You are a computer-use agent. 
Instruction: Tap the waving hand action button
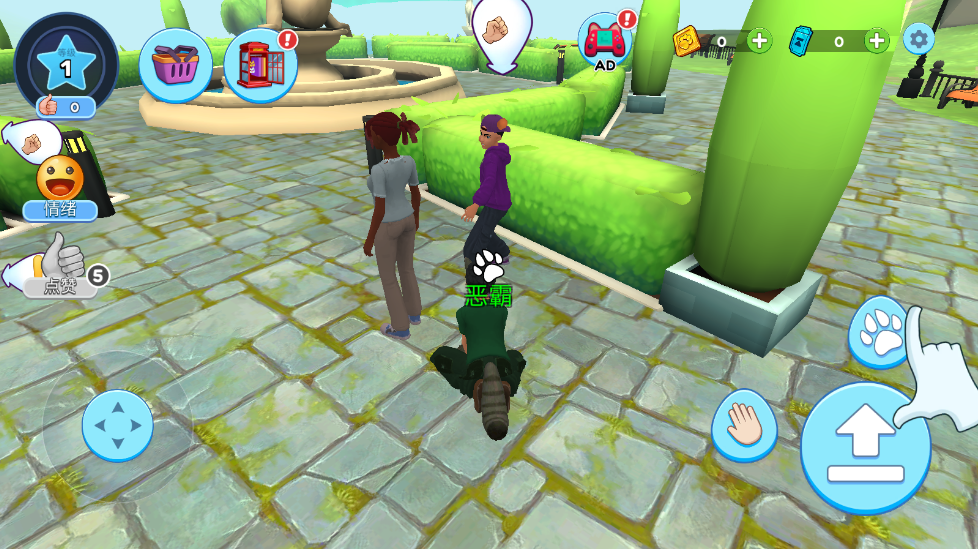click(744, 424)
